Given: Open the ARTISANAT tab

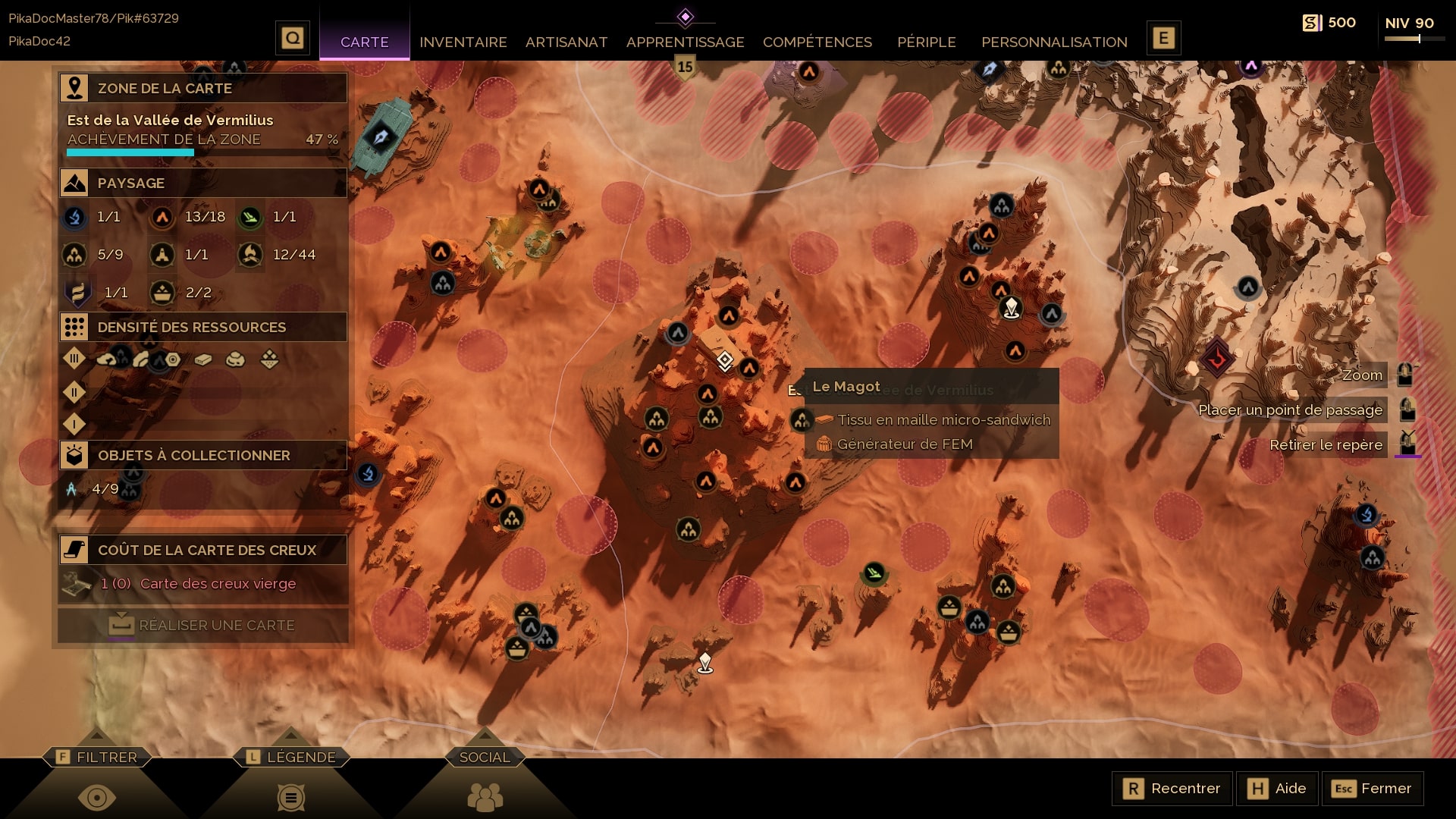Looking at the screenshot, I should 566,42.
